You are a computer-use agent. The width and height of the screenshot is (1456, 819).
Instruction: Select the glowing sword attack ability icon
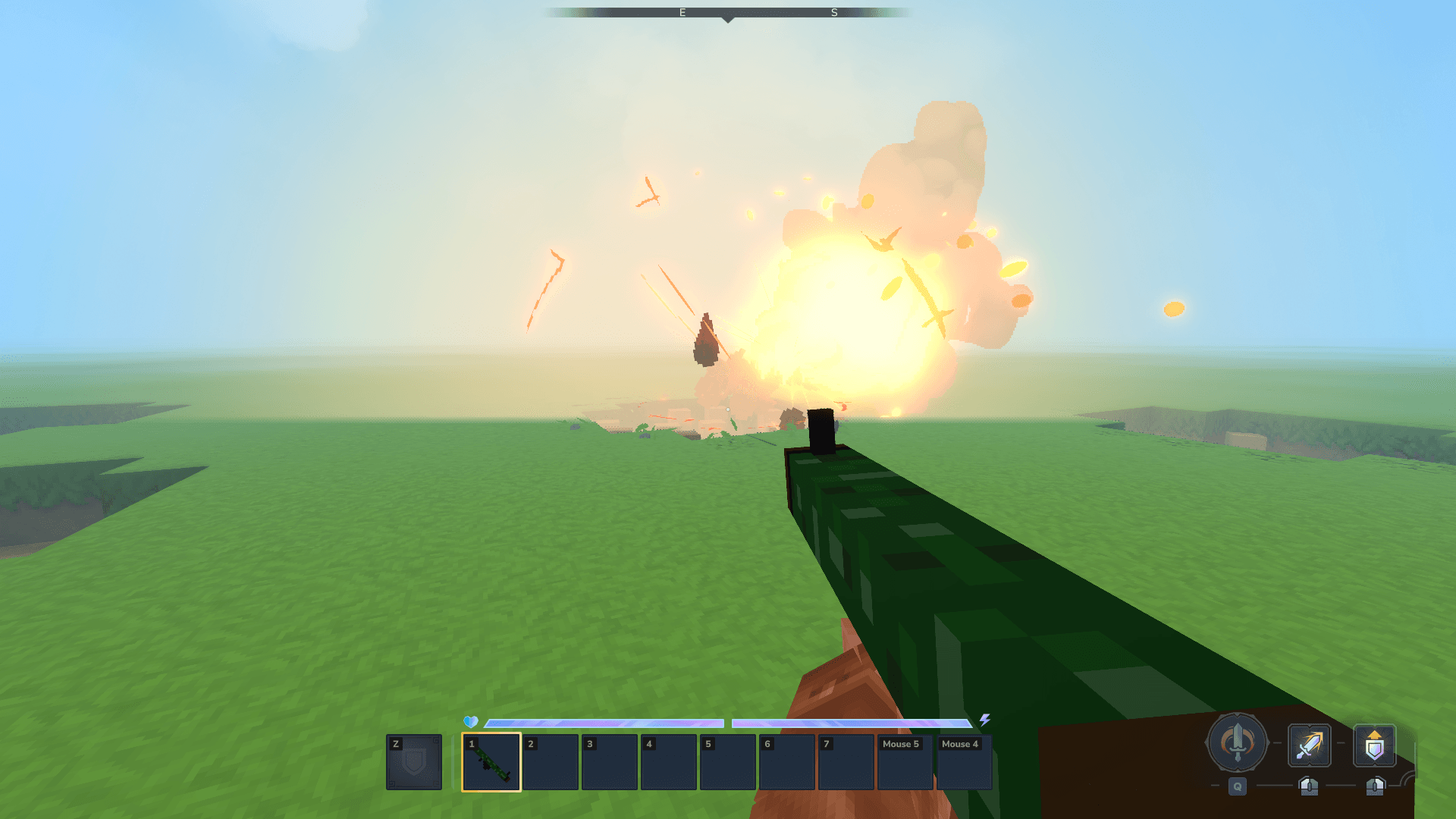[1310, 746]
